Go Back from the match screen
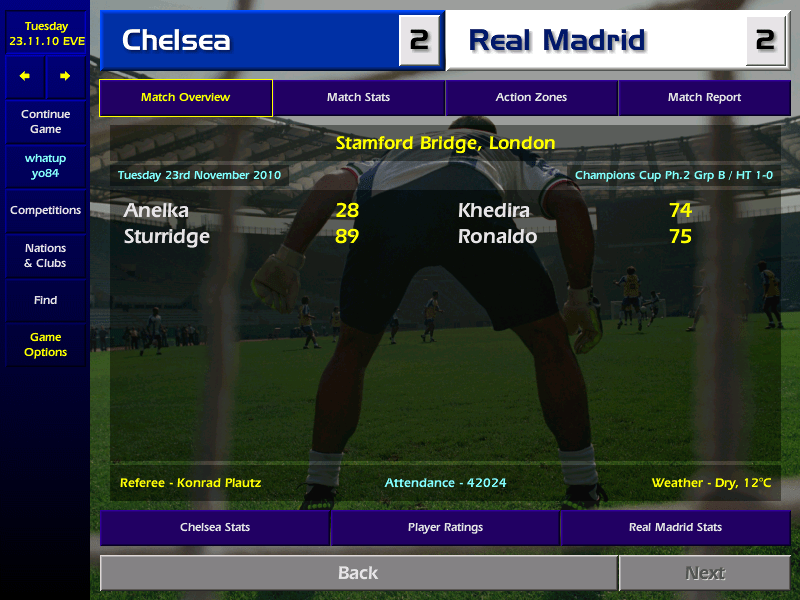The width and height of the screenshot is (800, 600). [358, 573]
